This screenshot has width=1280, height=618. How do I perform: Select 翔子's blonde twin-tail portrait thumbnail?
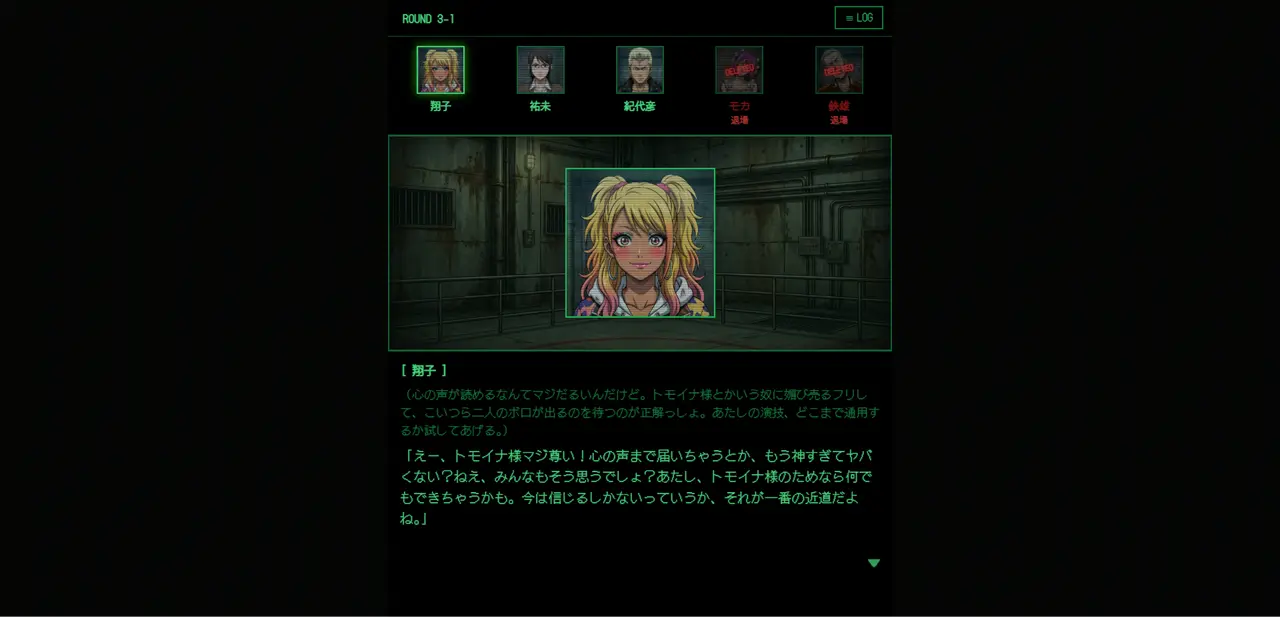440,70
